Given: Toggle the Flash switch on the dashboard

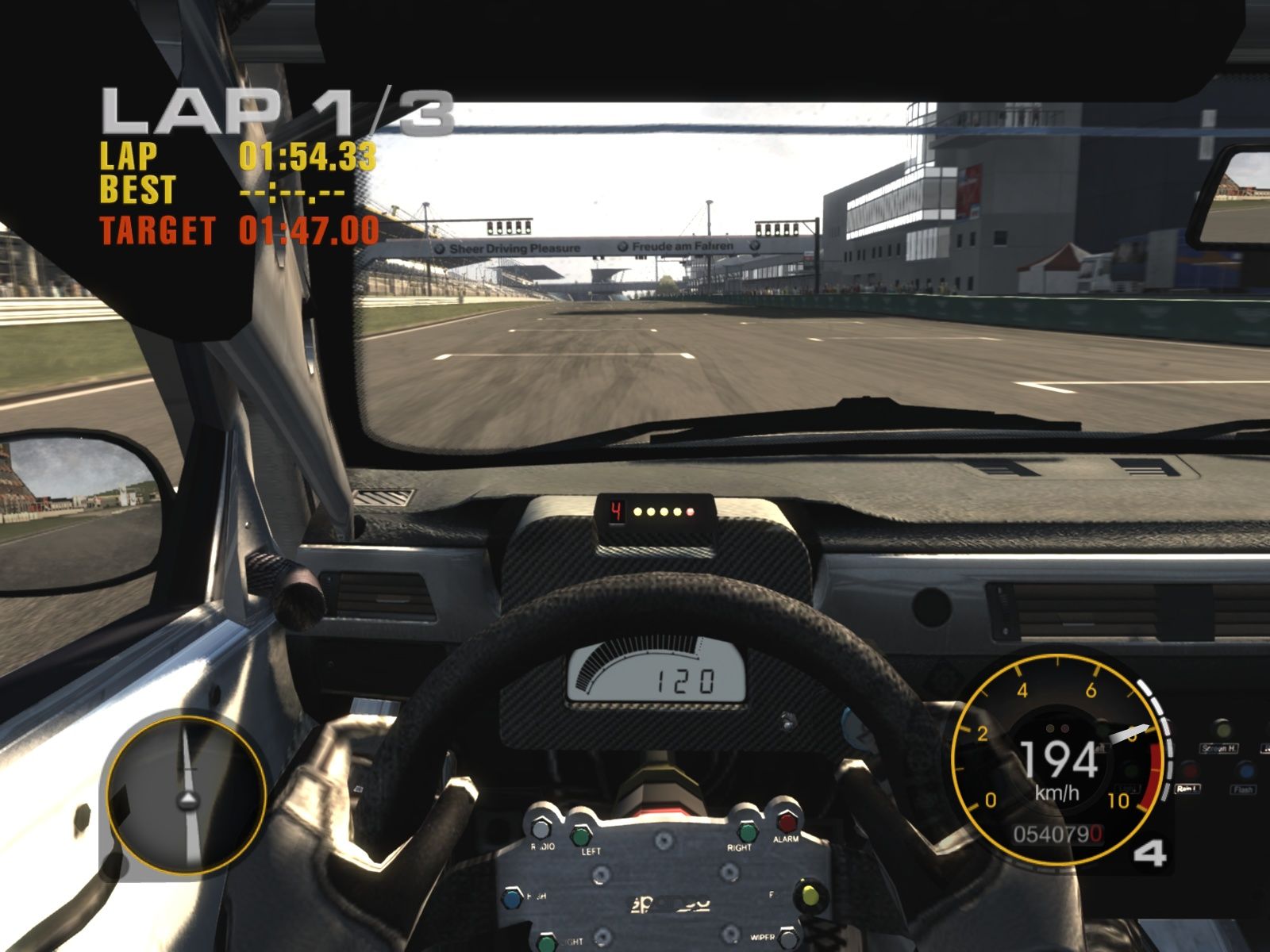Looking at the screenshot, I should pyautogui.click(x=1245, y=771).
